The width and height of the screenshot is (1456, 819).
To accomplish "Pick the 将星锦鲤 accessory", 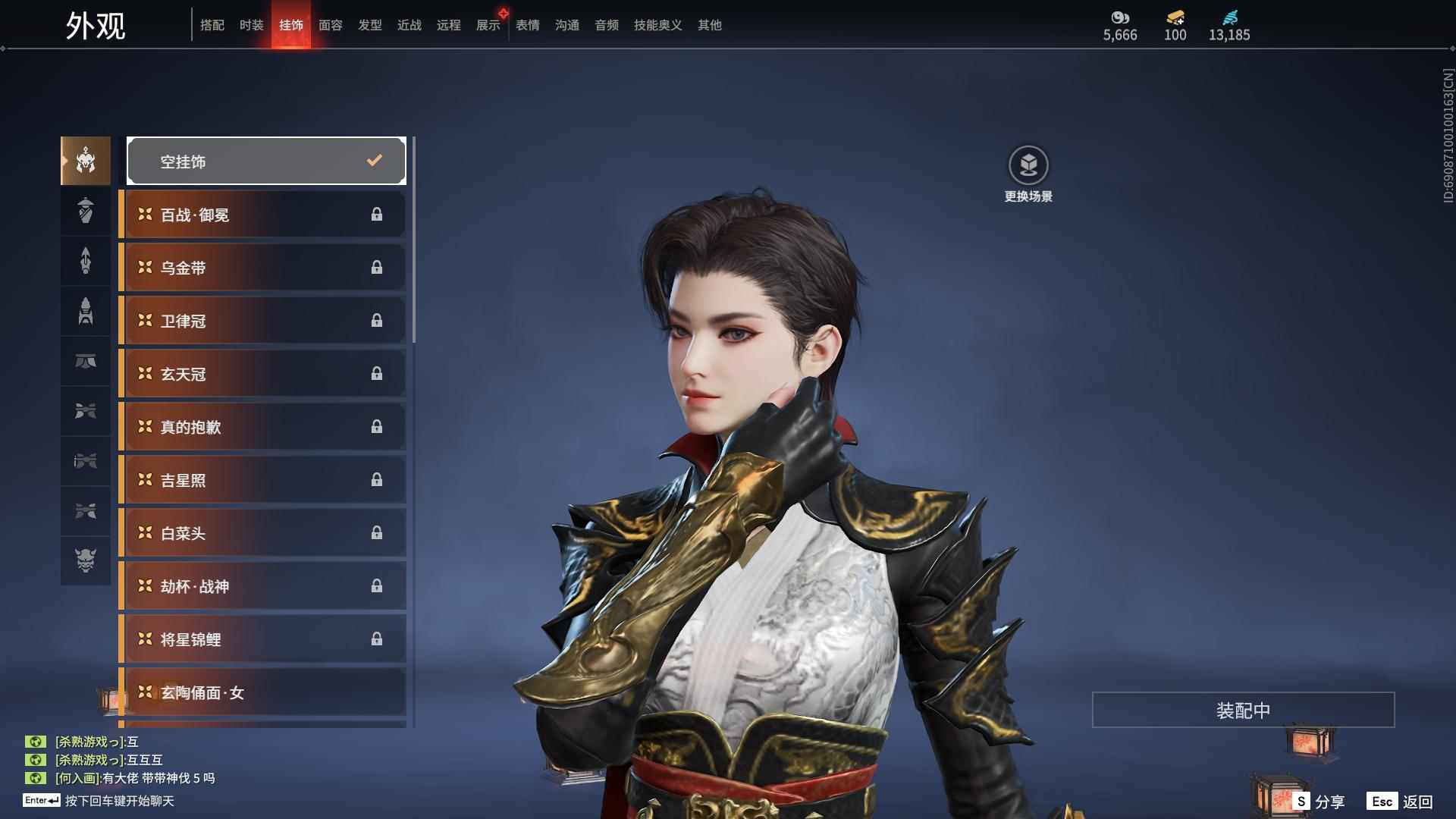I will point(263,639).
